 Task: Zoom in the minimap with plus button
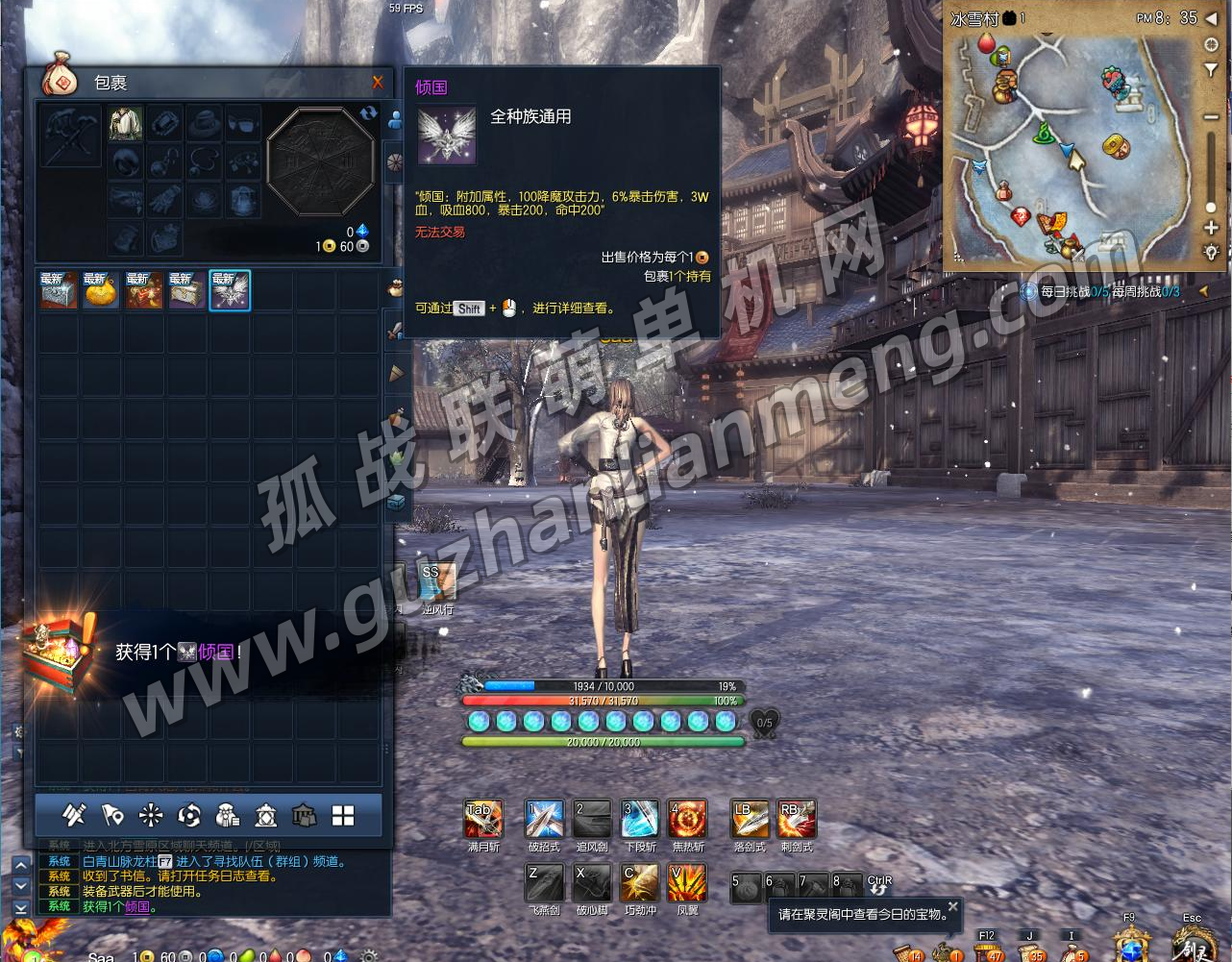tap(1211, 228)
